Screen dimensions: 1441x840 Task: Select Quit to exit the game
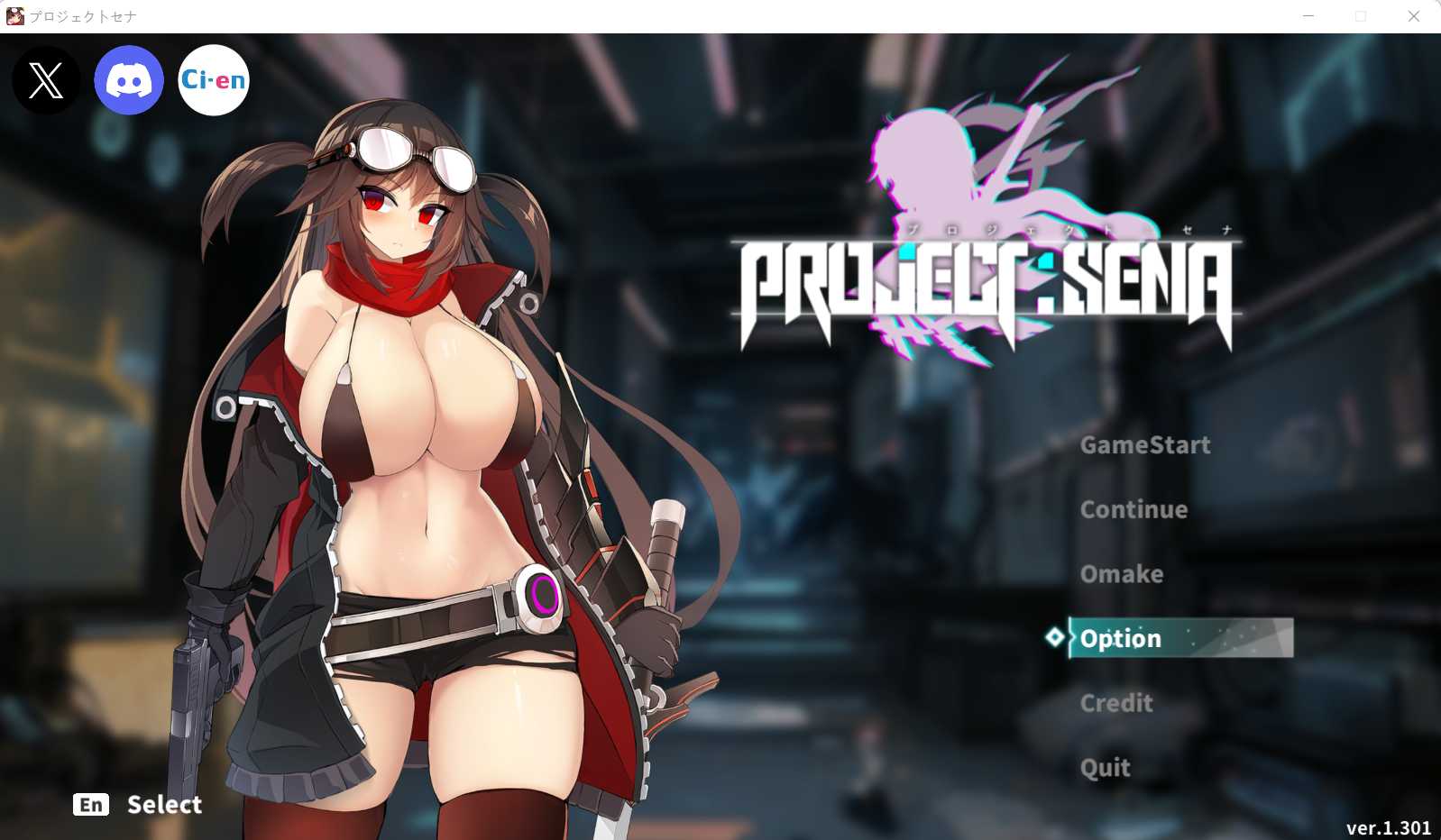point(1105,767)
